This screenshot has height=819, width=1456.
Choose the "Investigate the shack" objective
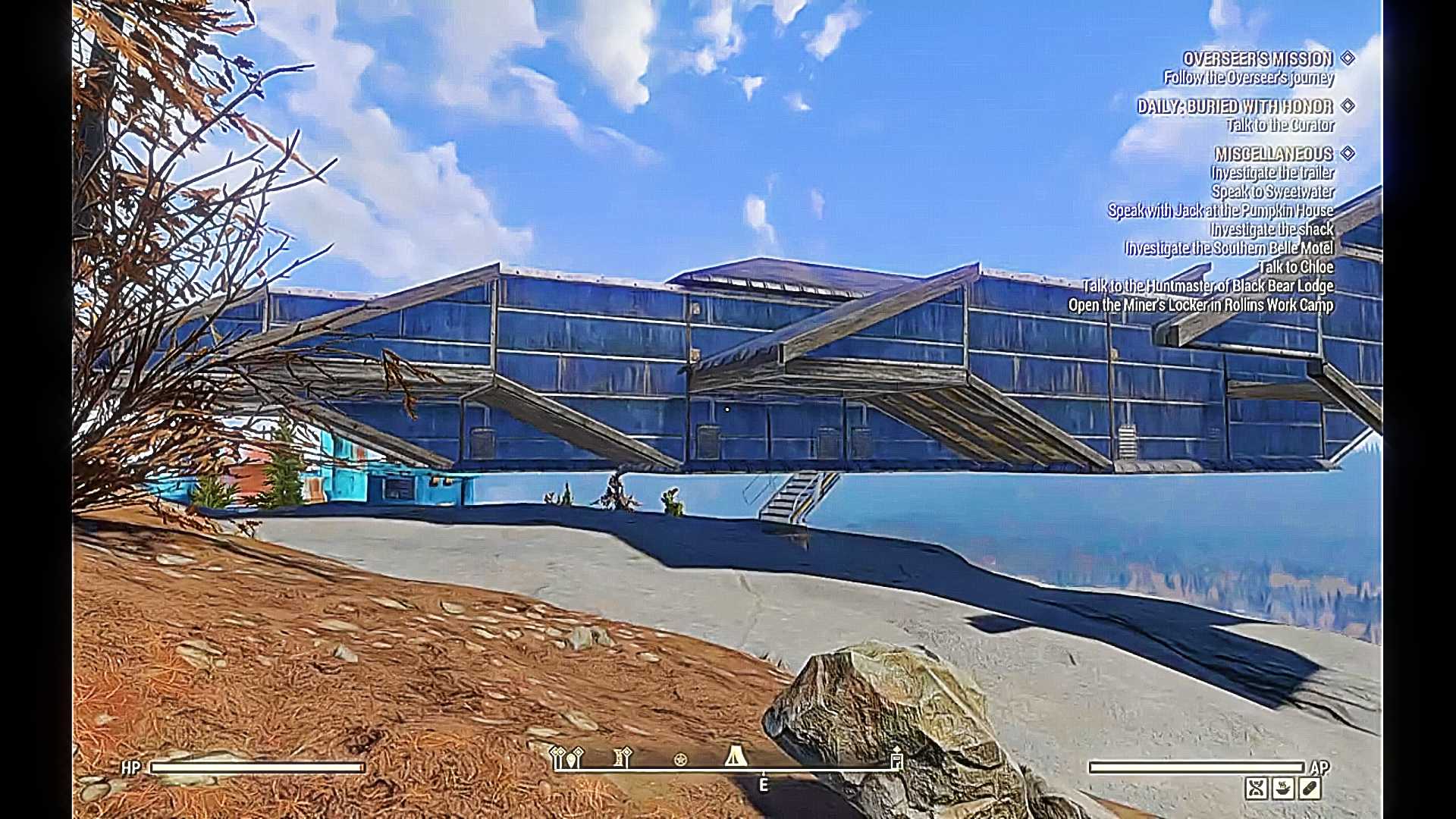pos(1272,230)
